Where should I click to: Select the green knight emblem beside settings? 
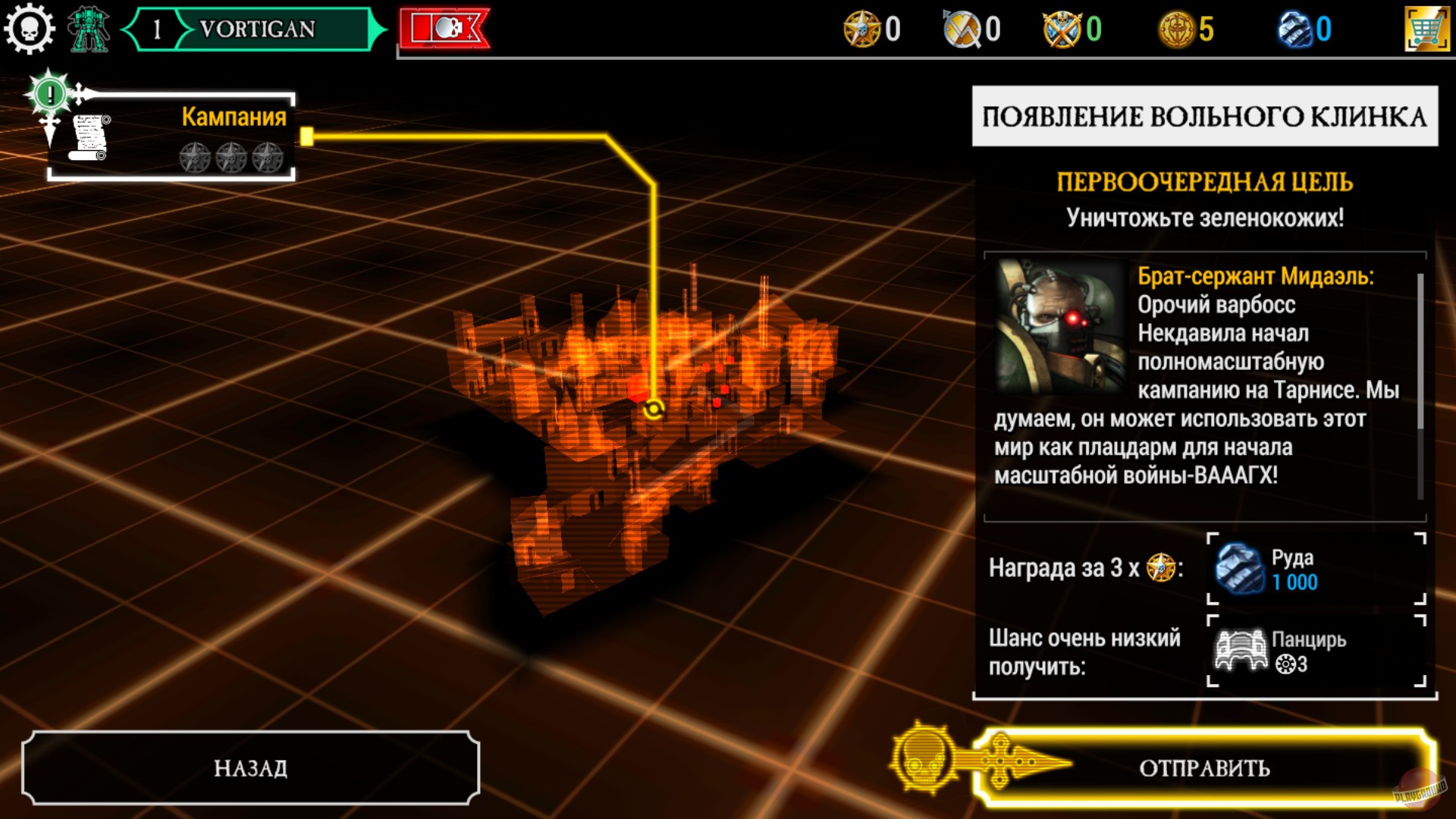point(89,29)
